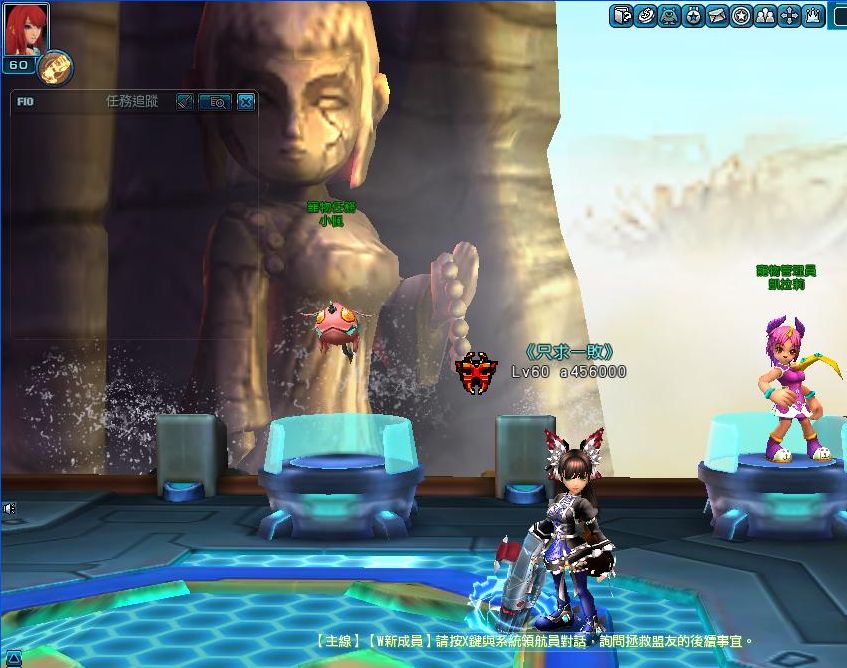
Task: Open the friends group icon
Action: 765,15
